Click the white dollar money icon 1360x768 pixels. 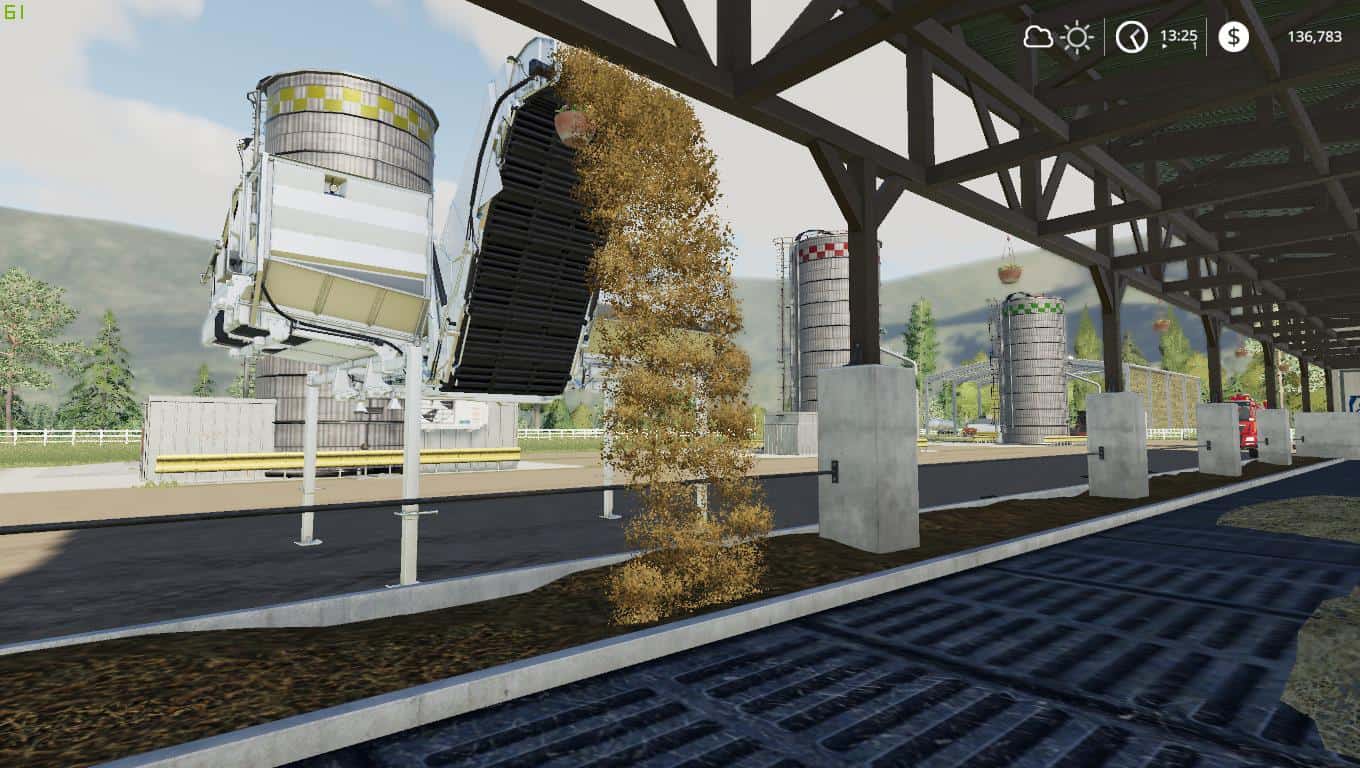(1233, 36)
